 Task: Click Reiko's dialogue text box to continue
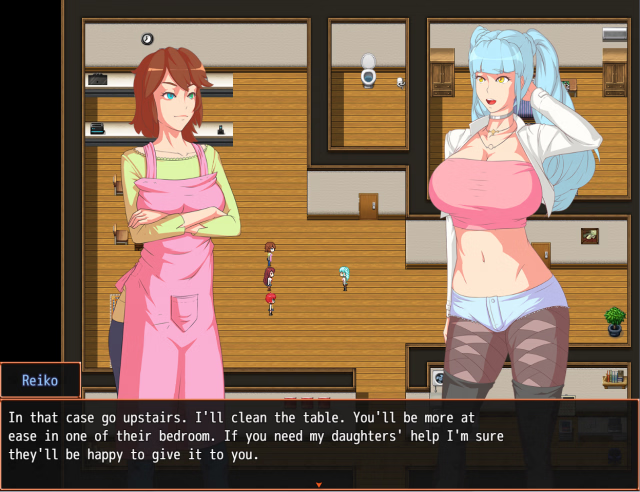point(319,440)
